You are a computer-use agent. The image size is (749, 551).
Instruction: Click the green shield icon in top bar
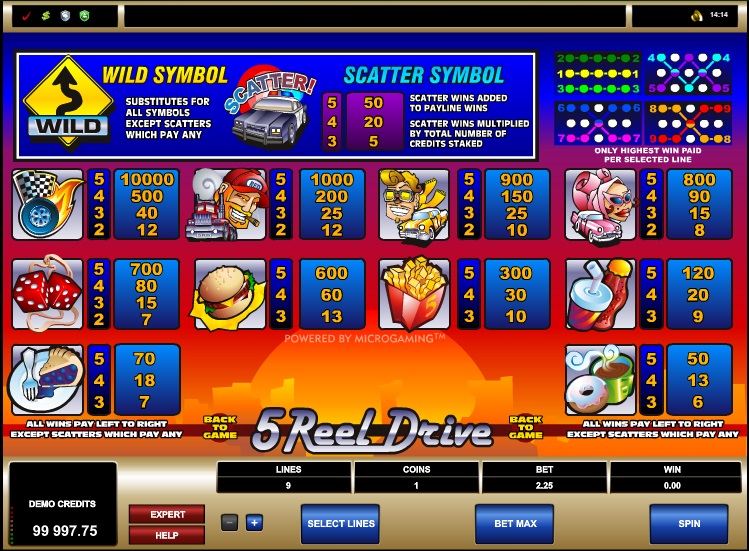click(84, 16)
